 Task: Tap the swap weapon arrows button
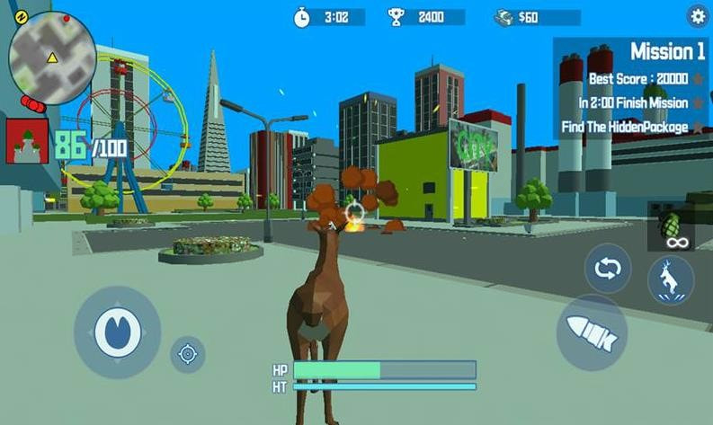click(607, 268)
